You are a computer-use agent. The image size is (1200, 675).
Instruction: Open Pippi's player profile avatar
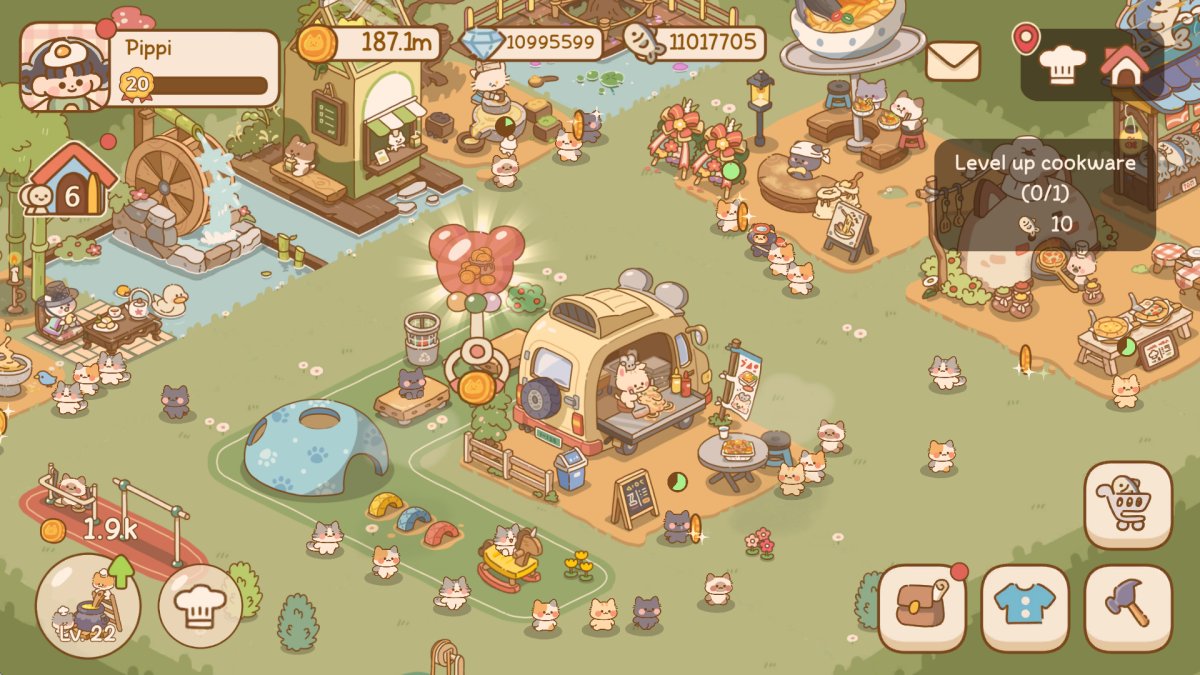pyautogui.click(x=64, y=67)
